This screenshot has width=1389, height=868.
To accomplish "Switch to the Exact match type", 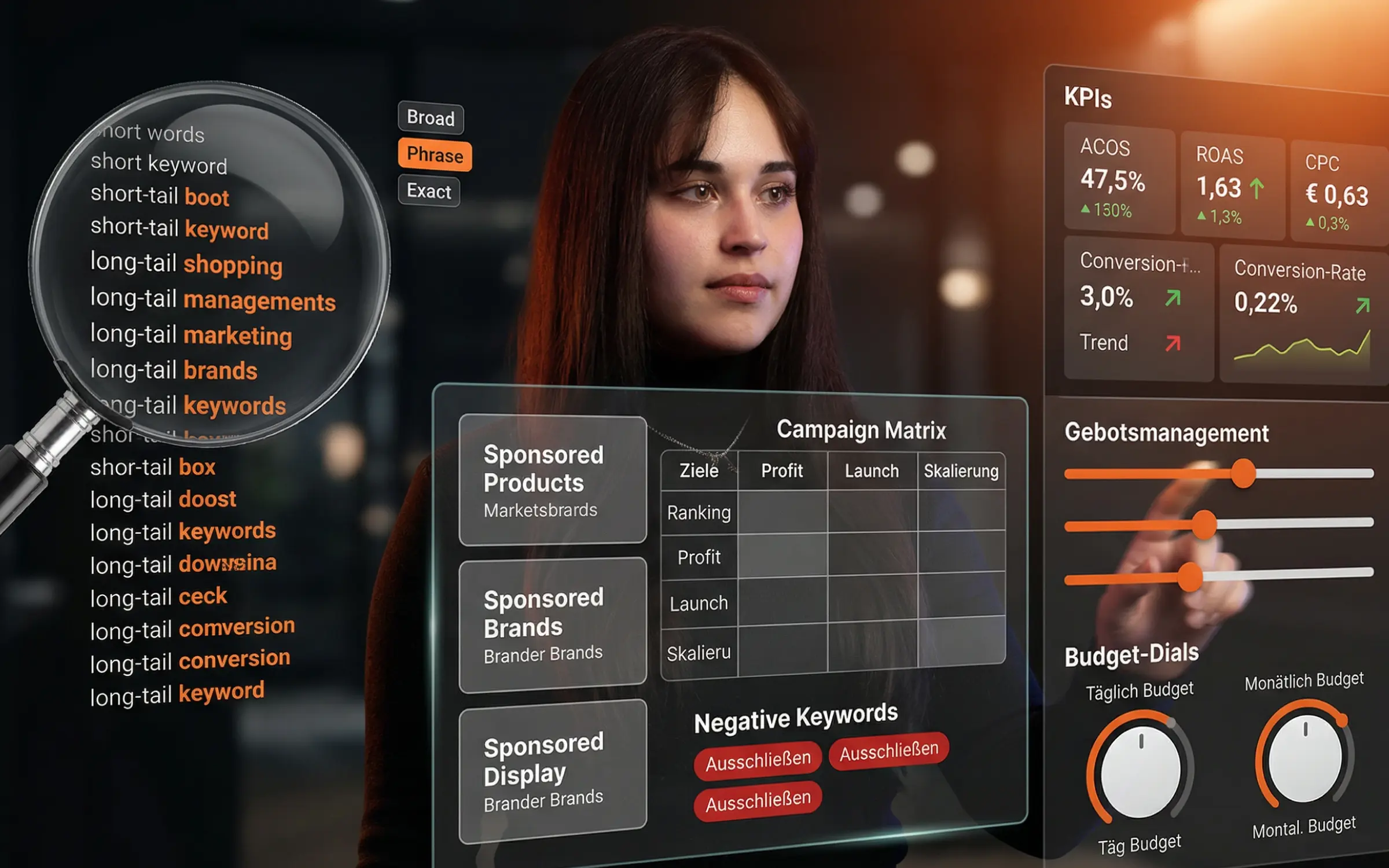I will (429, 191).
